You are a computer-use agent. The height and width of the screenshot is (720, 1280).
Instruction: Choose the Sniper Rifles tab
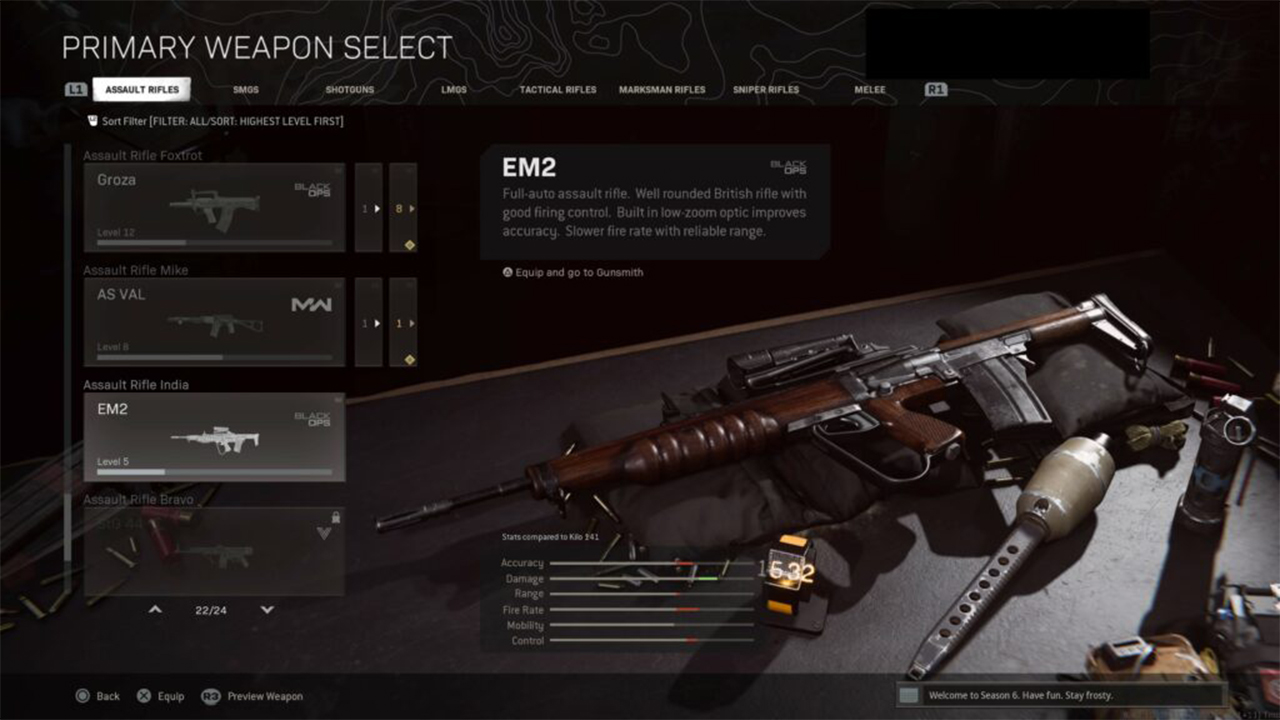[x=766, y=90]
